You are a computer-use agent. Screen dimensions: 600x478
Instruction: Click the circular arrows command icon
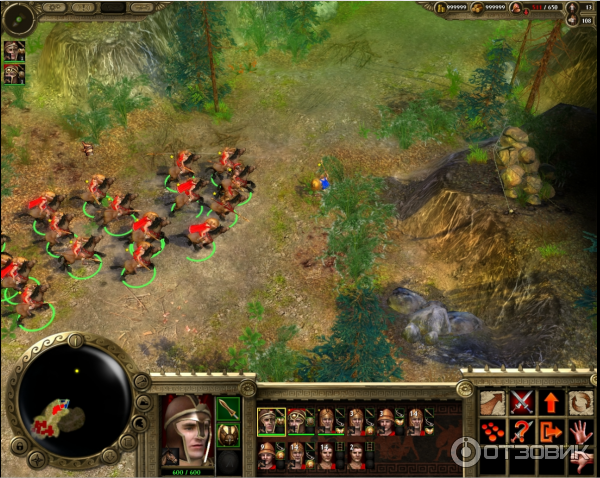coord(580,403)
